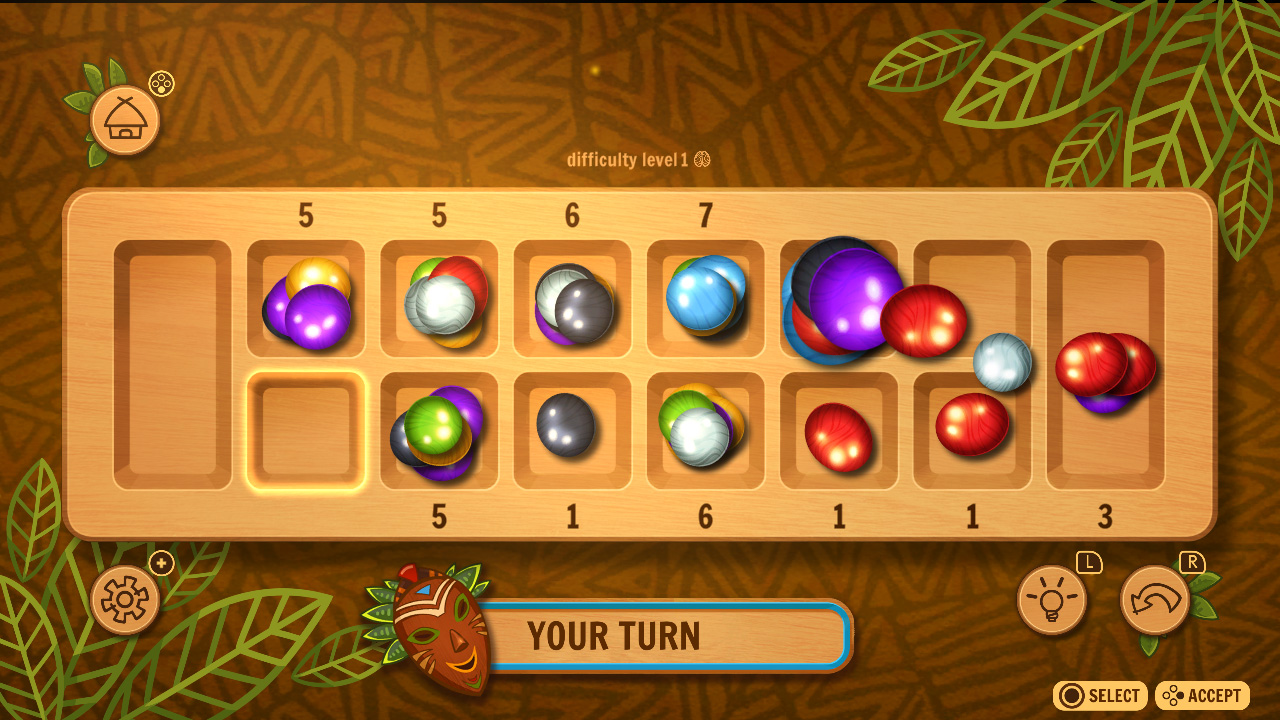
Task: Select the pit containing a single gray seed
Action: (x=572, y=428)
